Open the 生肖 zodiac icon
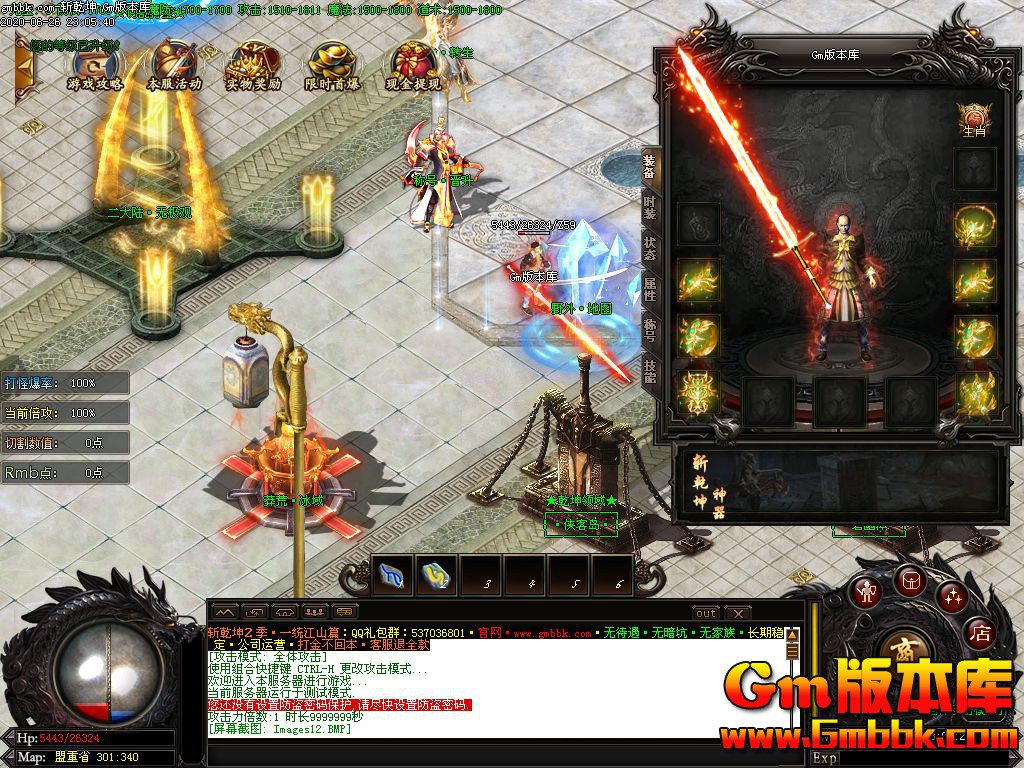The width and height of the screenshot is (1024, 768). (x=973, y=118)
